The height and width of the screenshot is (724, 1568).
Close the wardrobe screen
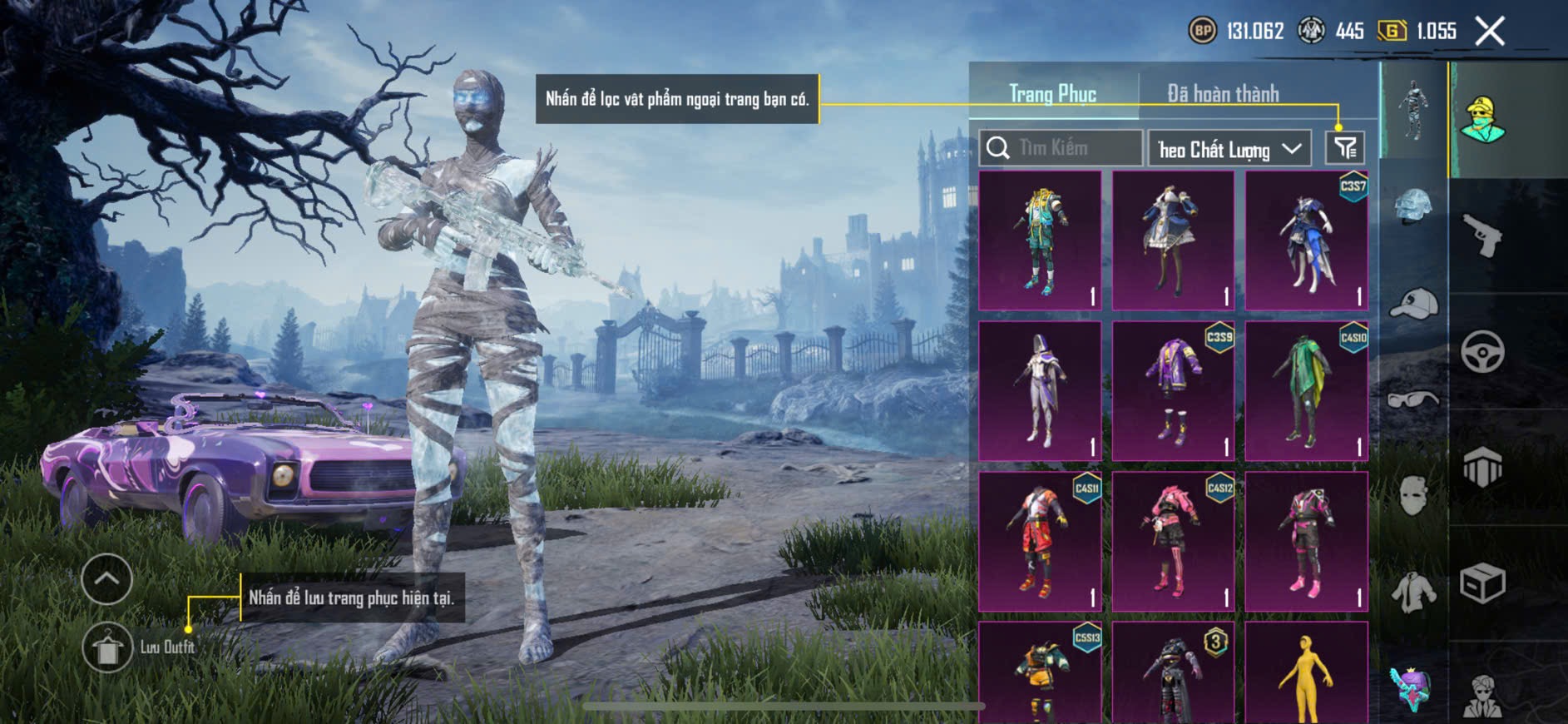click(x=1490, y=32)
